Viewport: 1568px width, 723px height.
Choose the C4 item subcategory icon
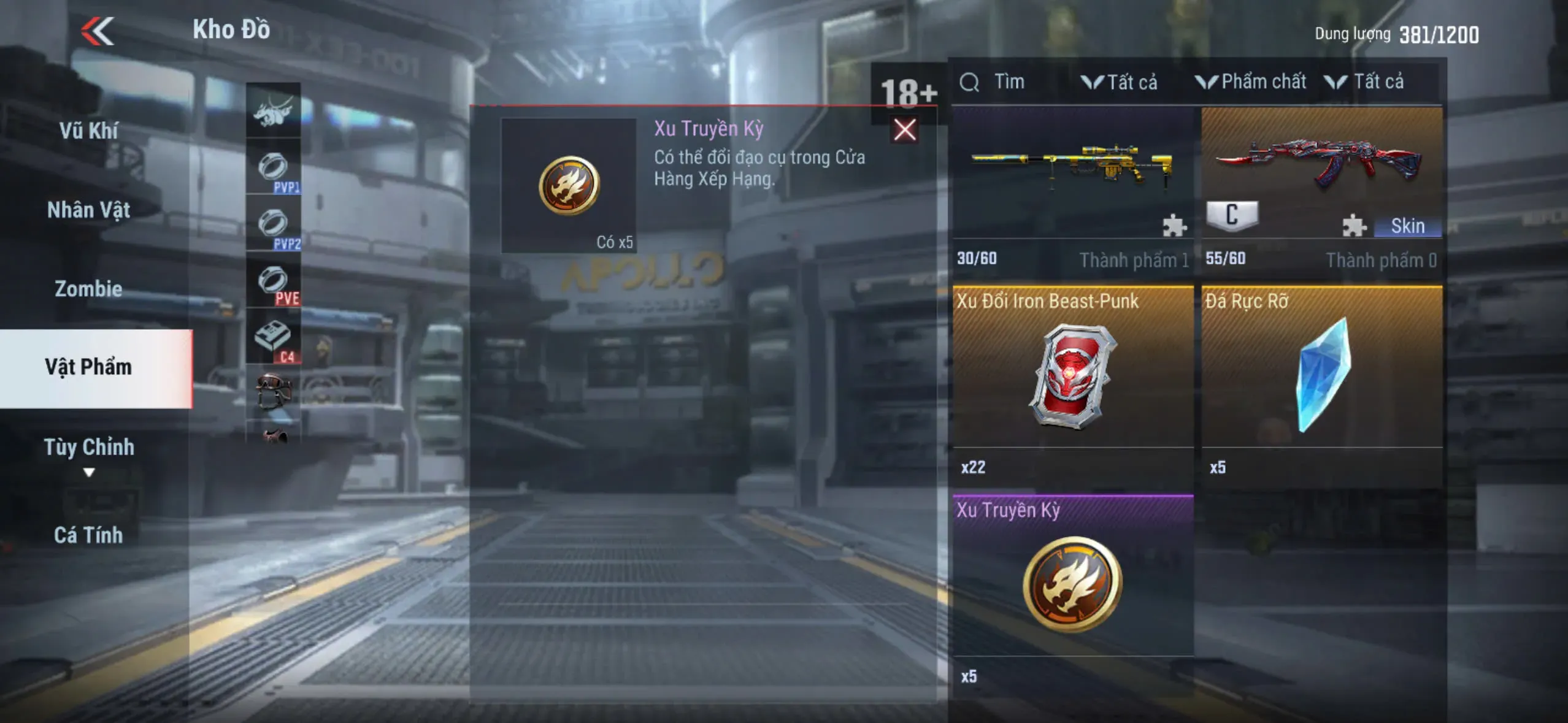tap(274, 337)
